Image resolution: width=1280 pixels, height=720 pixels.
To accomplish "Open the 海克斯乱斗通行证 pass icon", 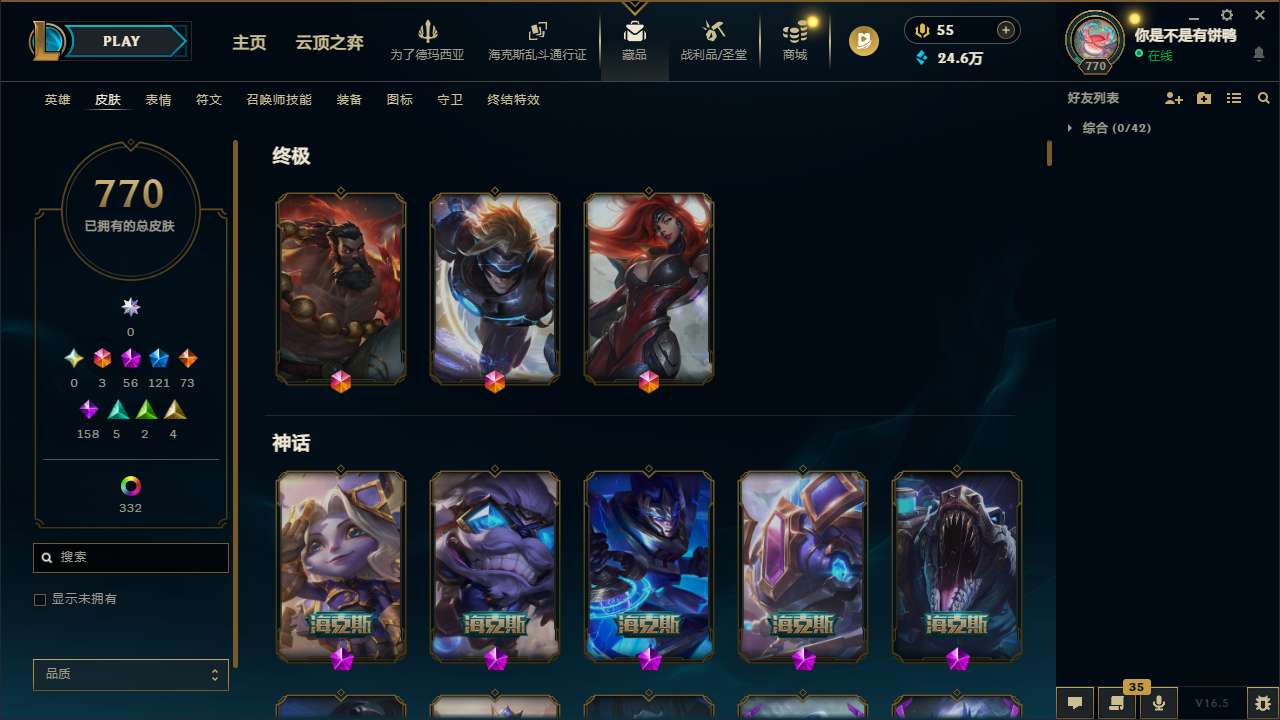I will [537, 33].
